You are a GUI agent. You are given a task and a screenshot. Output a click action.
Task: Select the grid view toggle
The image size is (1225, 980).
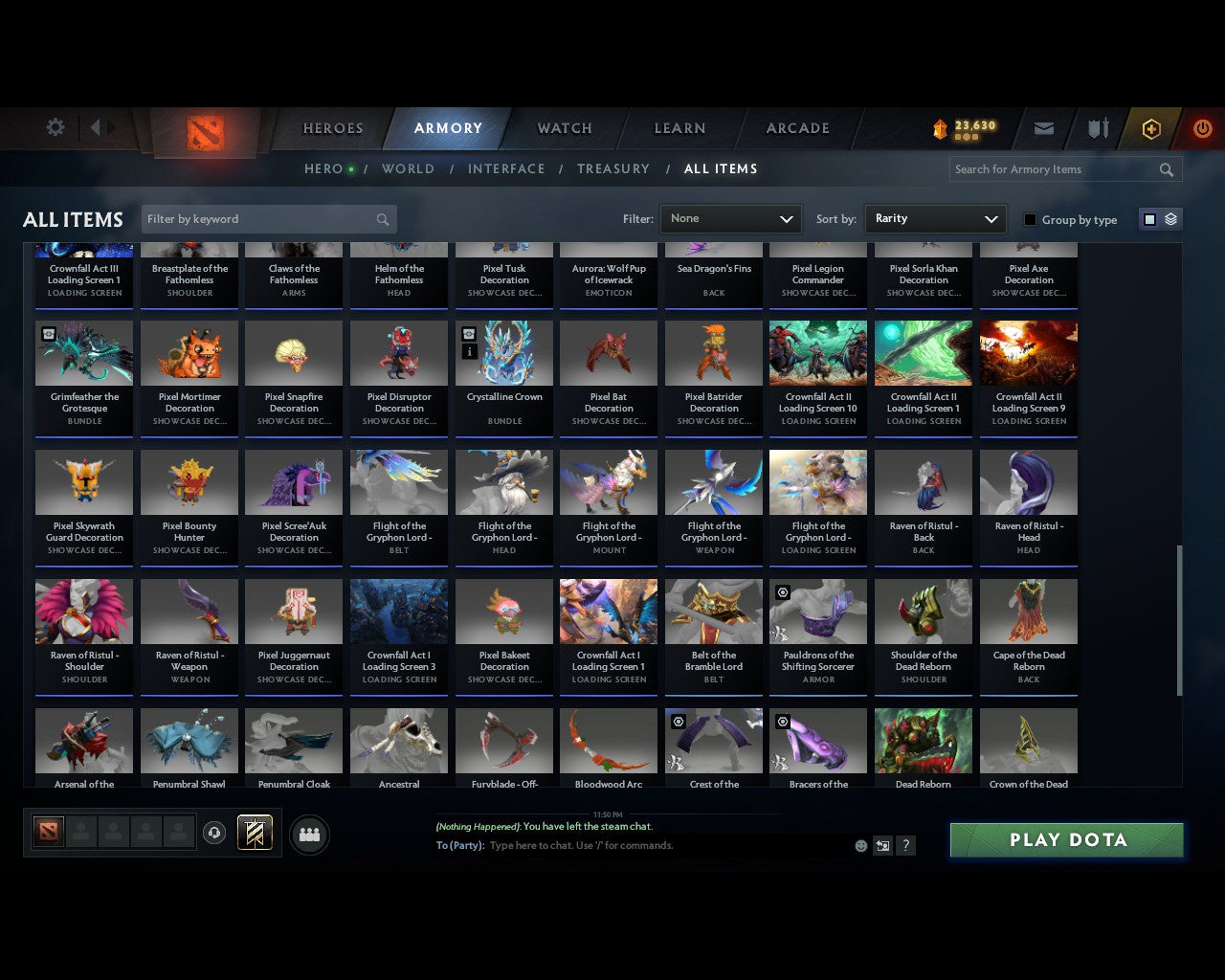(1149, 218)
